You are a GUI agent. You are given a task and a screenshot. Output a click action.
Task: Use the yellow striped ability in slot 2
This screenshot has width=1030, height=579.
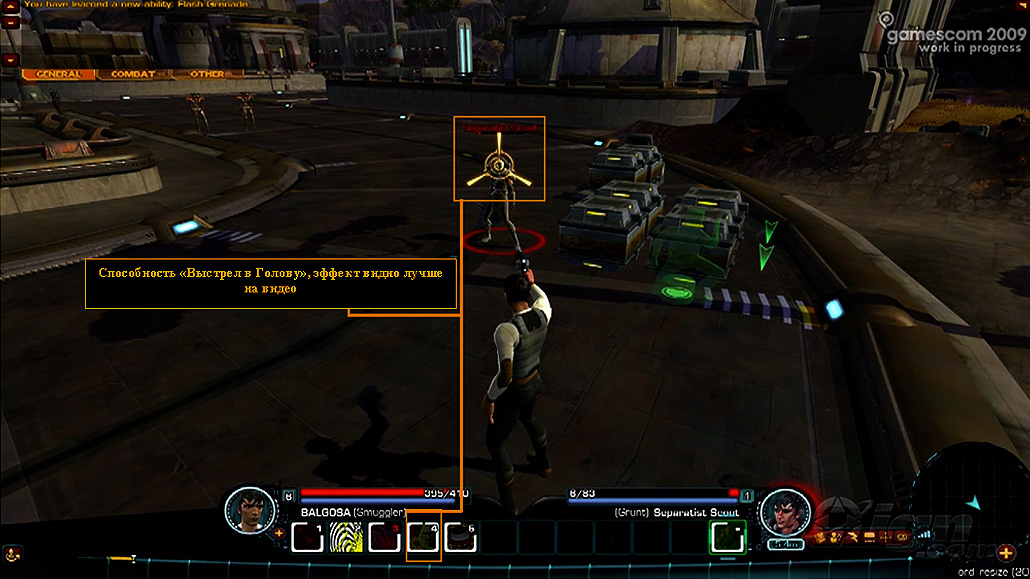(346, 538)
